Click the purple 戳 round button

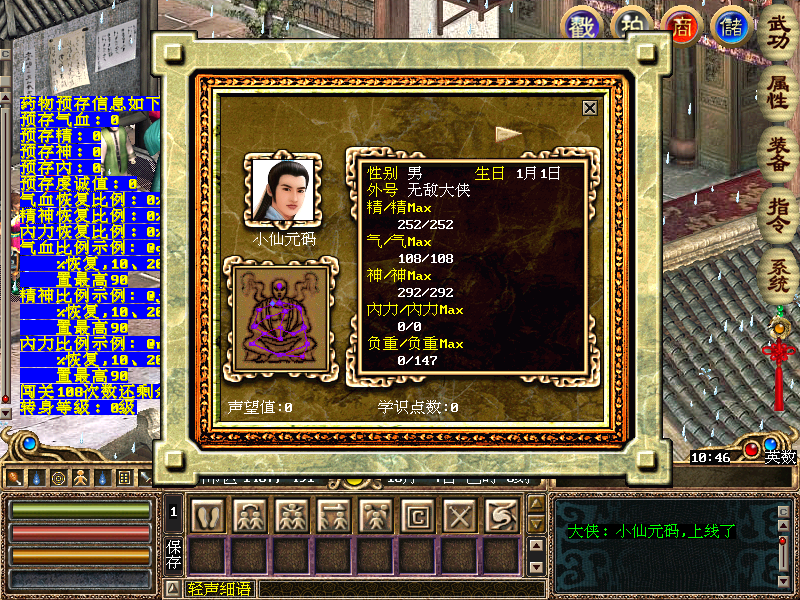click(581, 25)
